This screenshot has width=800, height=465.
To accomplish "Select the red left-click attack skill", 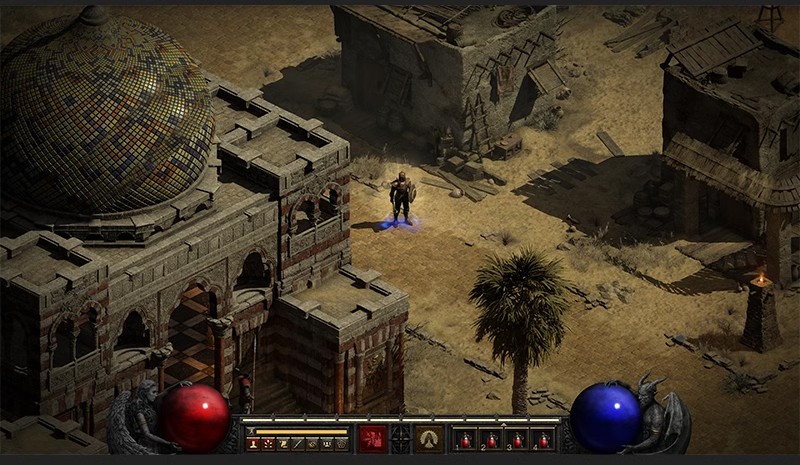I will pos(373,438).
